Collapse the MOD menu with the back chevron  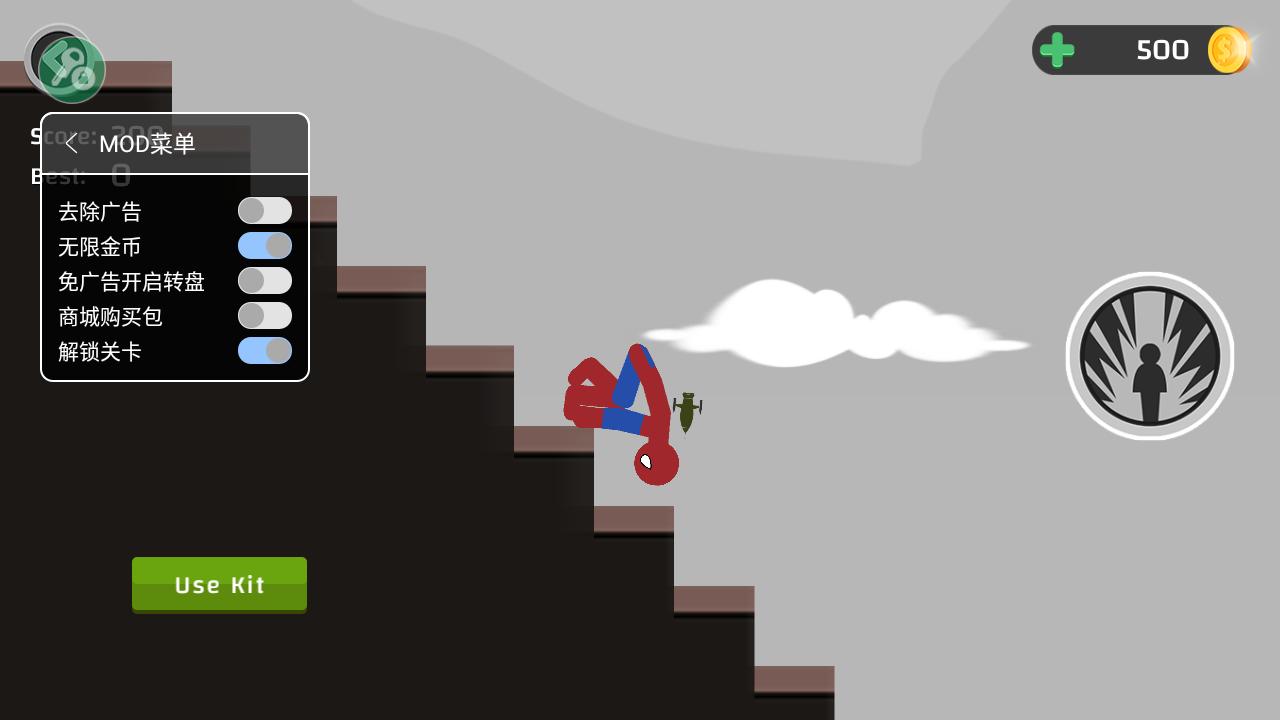pyautogui.click(x=71, y=143)
